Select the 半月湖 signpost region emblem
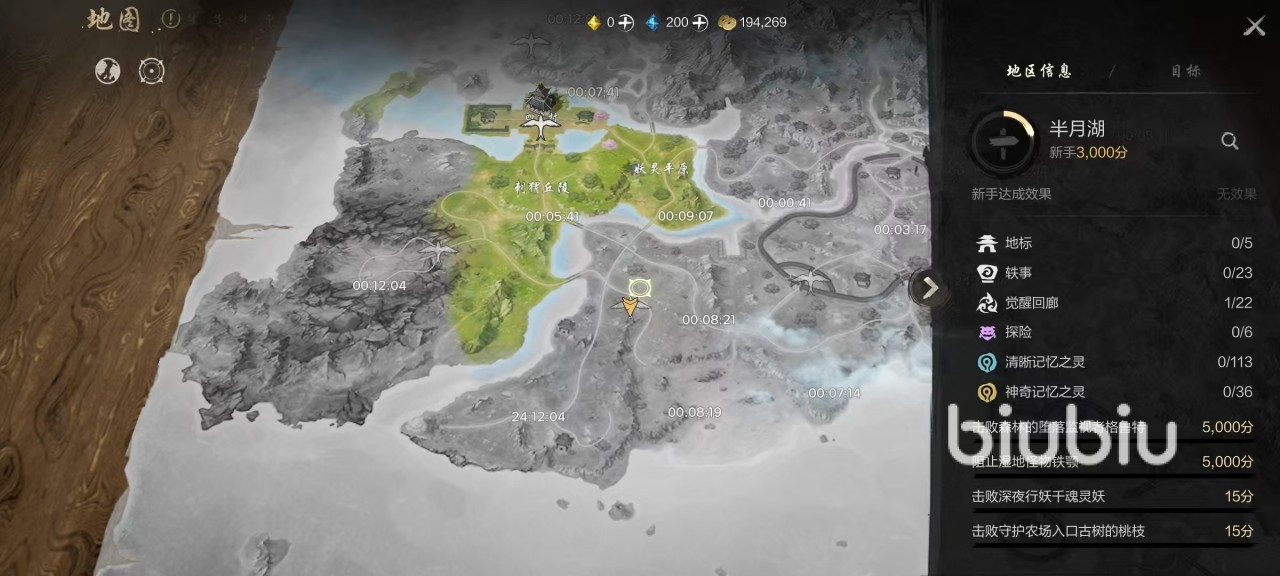This screenshot has height=576, width=1280. tap(1003, 142)
